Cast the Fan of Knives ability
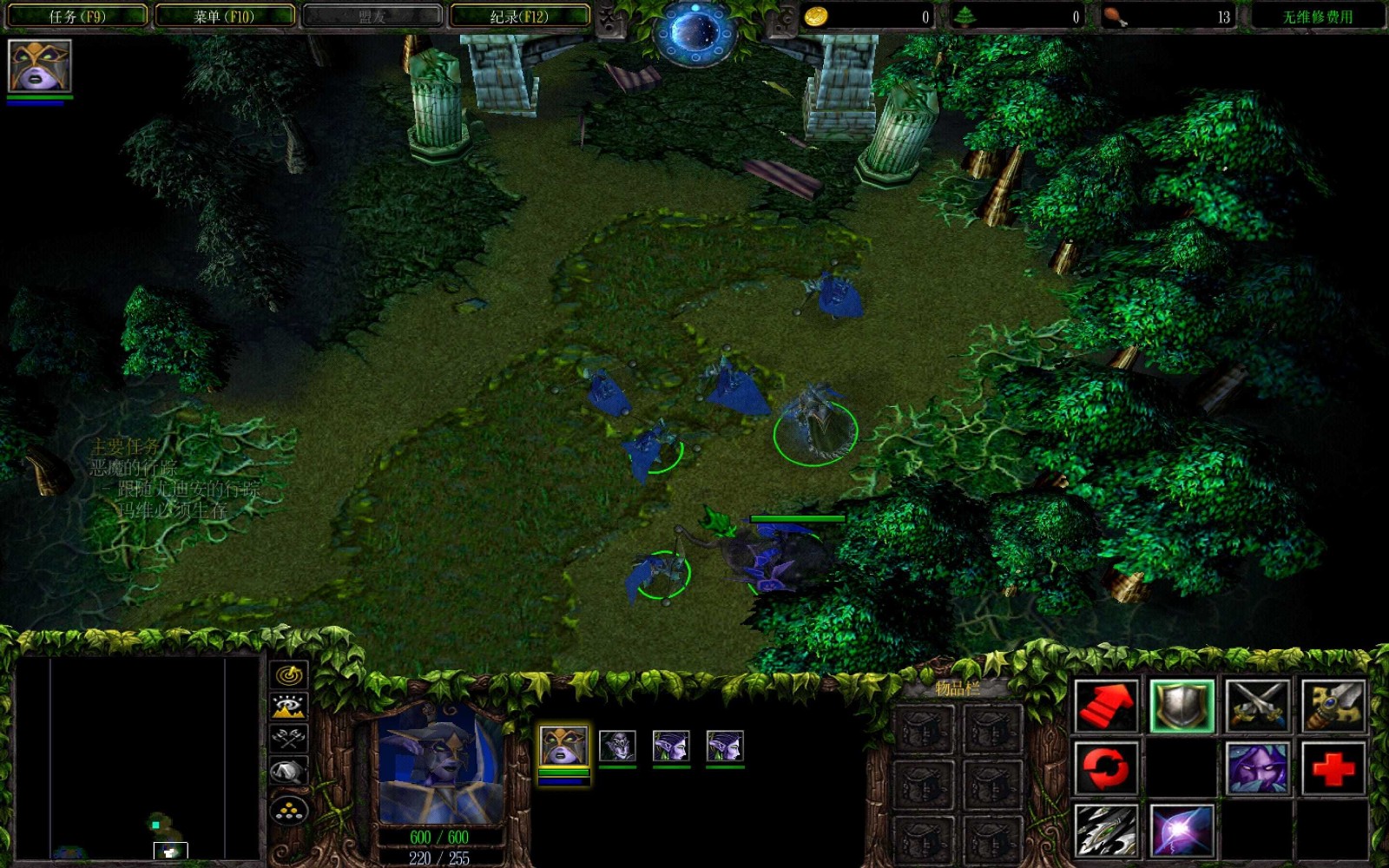1389x868 pixels. coord(1105,831)
